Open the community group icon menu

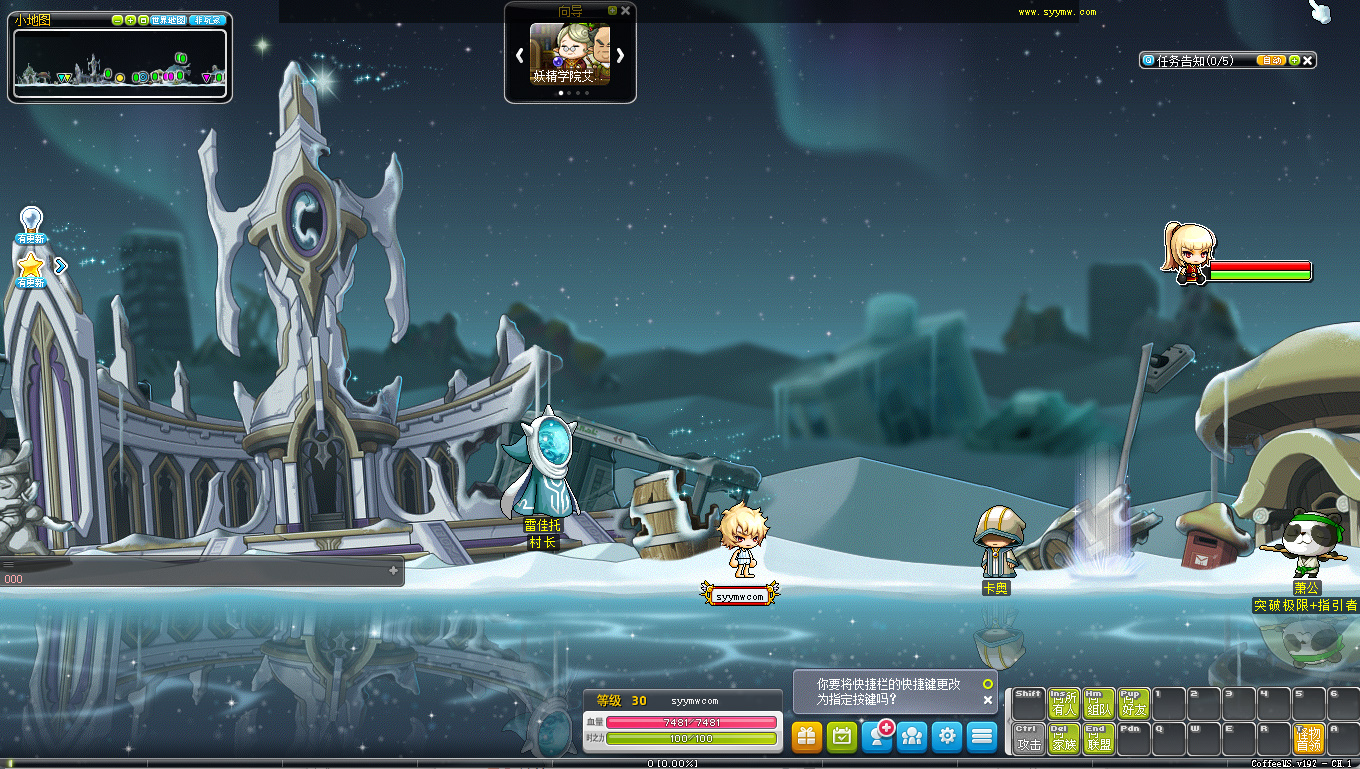(x=912, y=737)
